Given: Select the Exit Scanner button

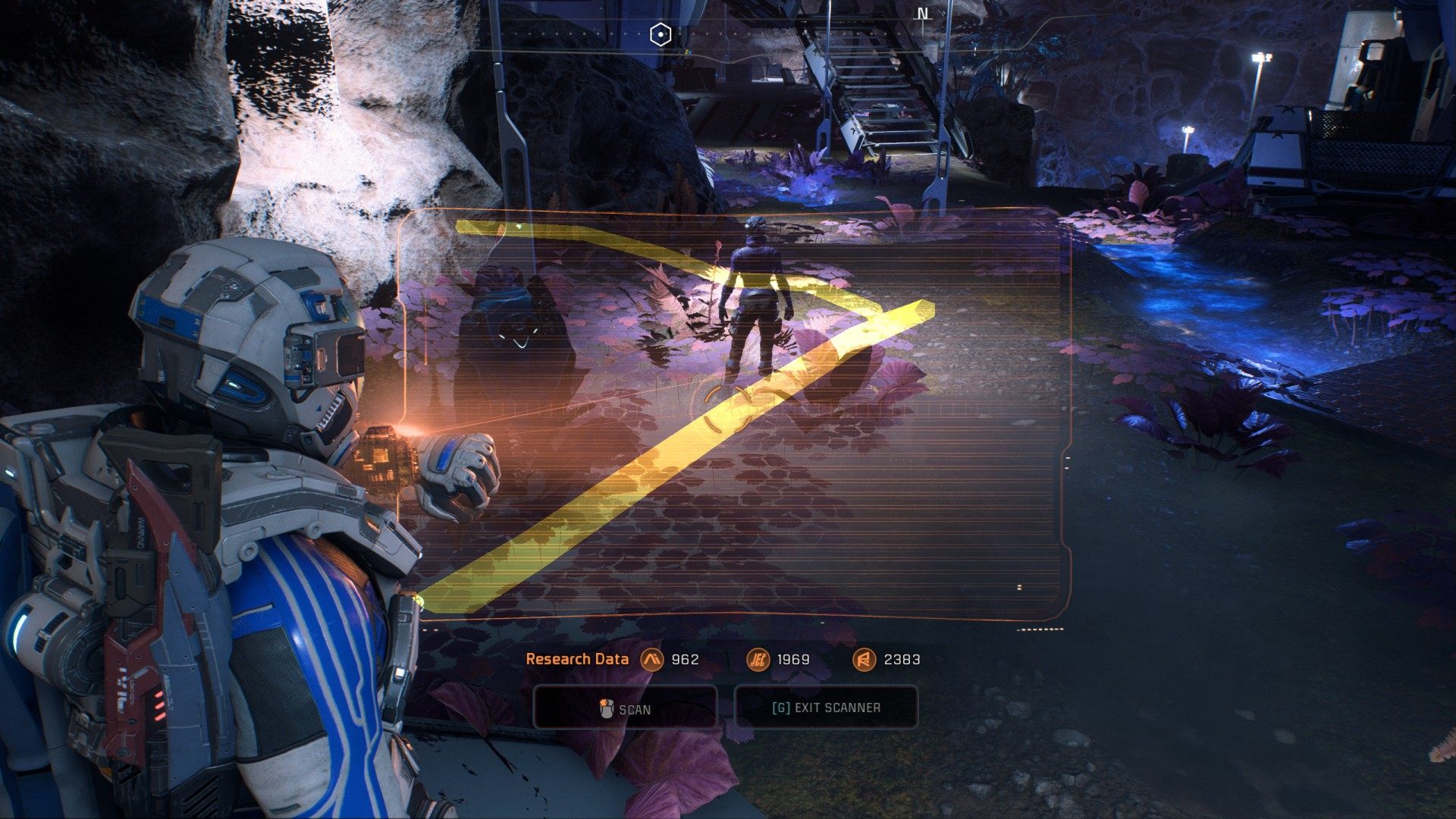Looking at the screenshot, I should tap(826, 708).
